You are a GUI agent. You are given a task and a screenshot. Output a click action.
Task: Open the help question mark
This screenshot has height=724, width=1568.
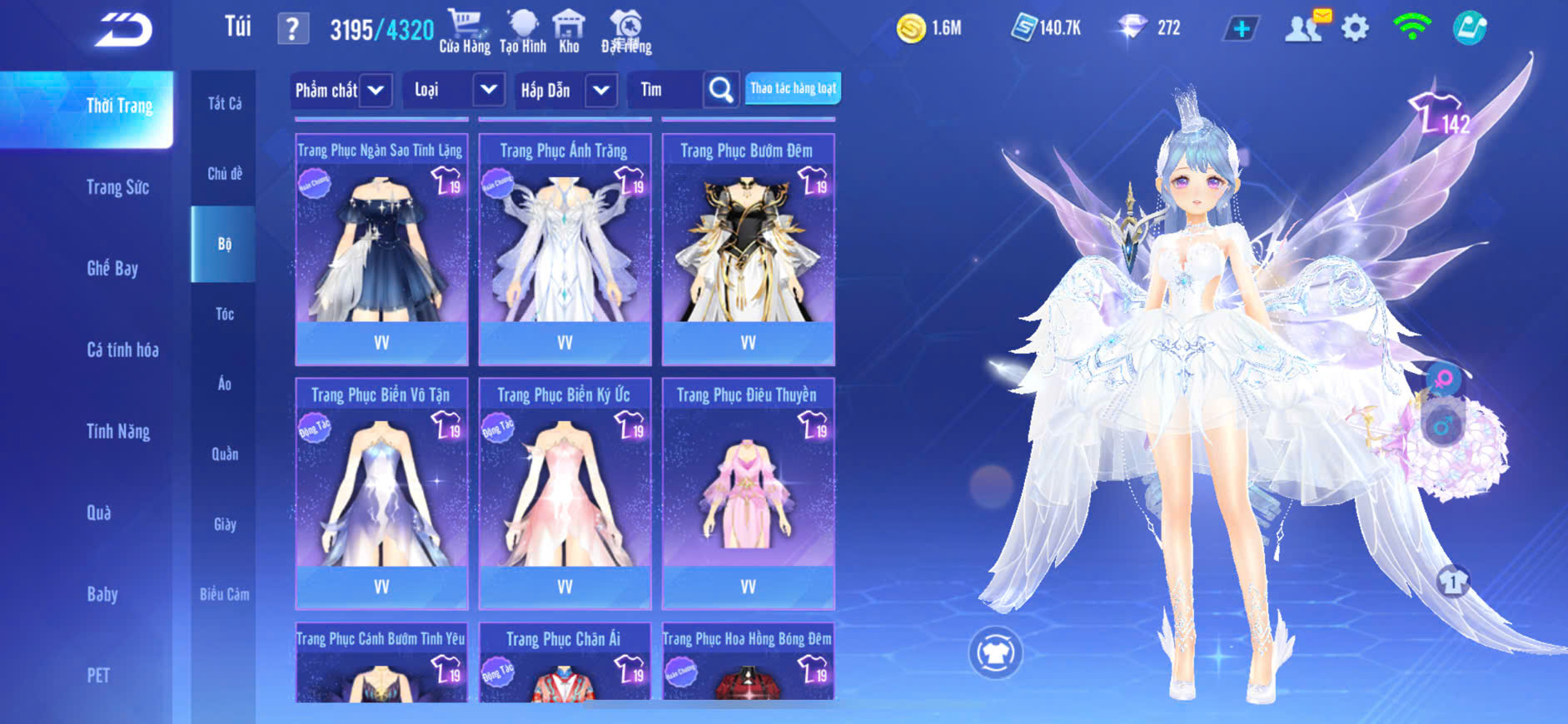[292, 30]
